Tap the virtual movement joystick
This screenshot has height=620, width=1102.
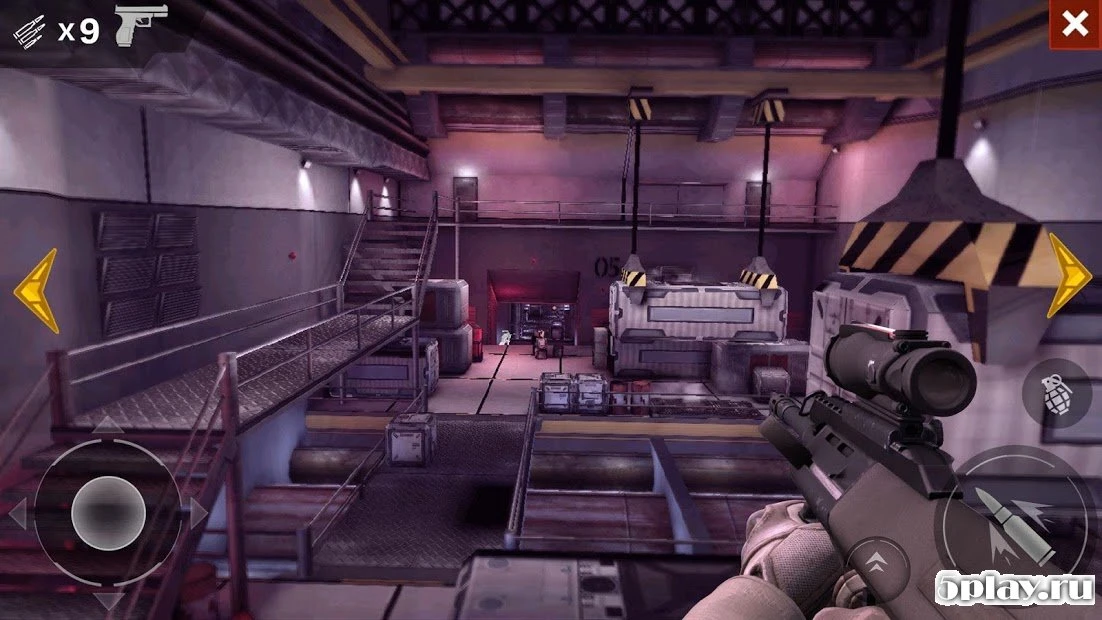point(108,513)
